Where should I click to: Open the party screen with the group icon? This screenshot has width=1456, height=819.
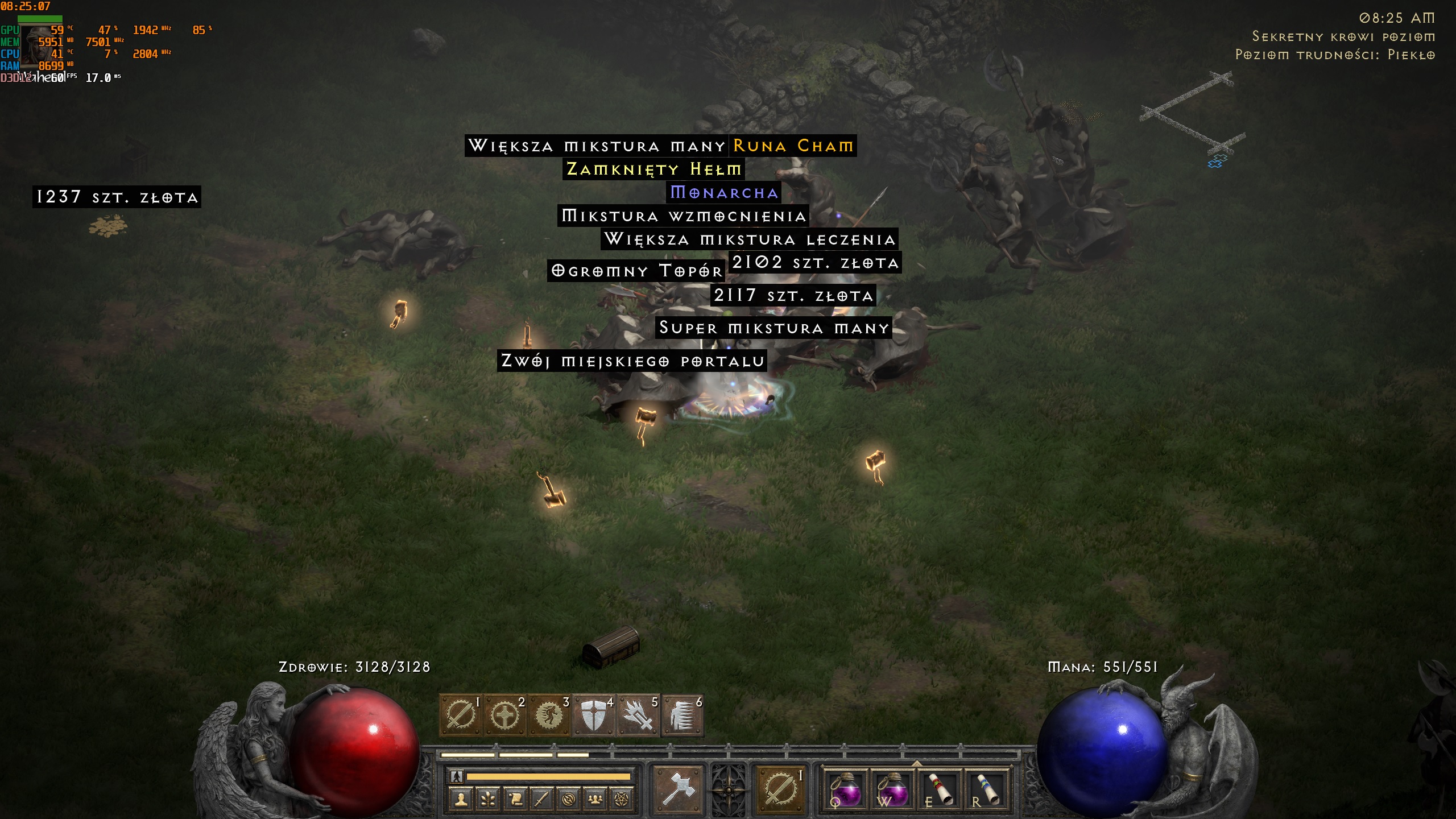(x=595, y=799)
